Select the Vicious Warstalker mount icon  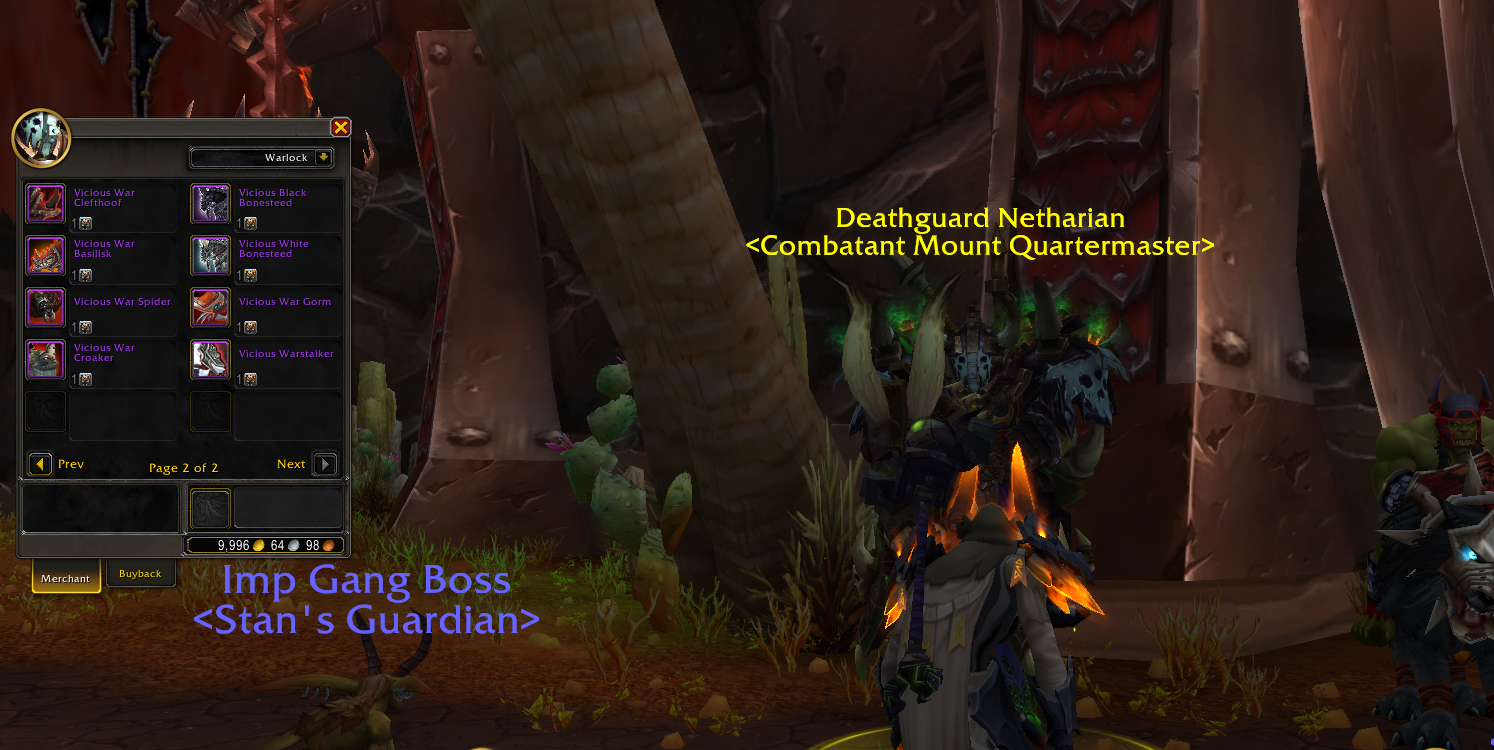(209, 361)
